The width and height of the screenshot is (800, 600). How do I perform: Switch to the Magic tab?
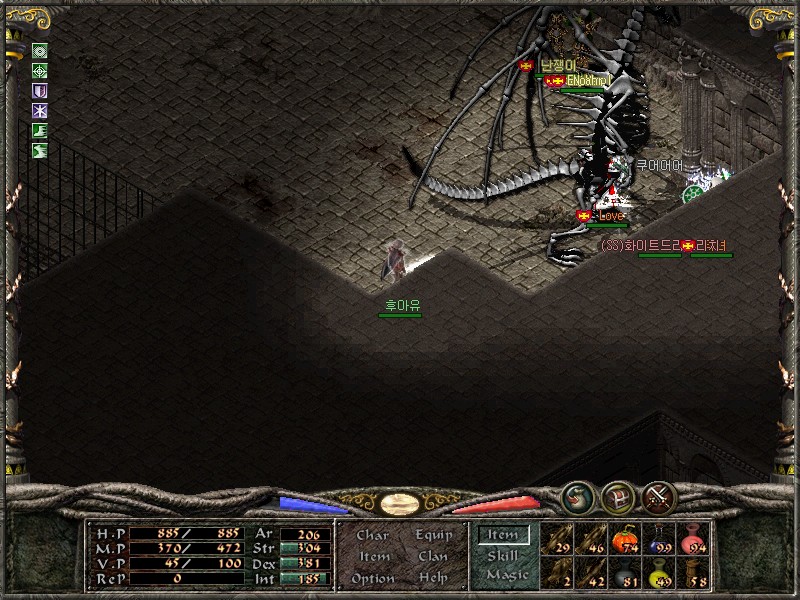[x=506, y=575]
